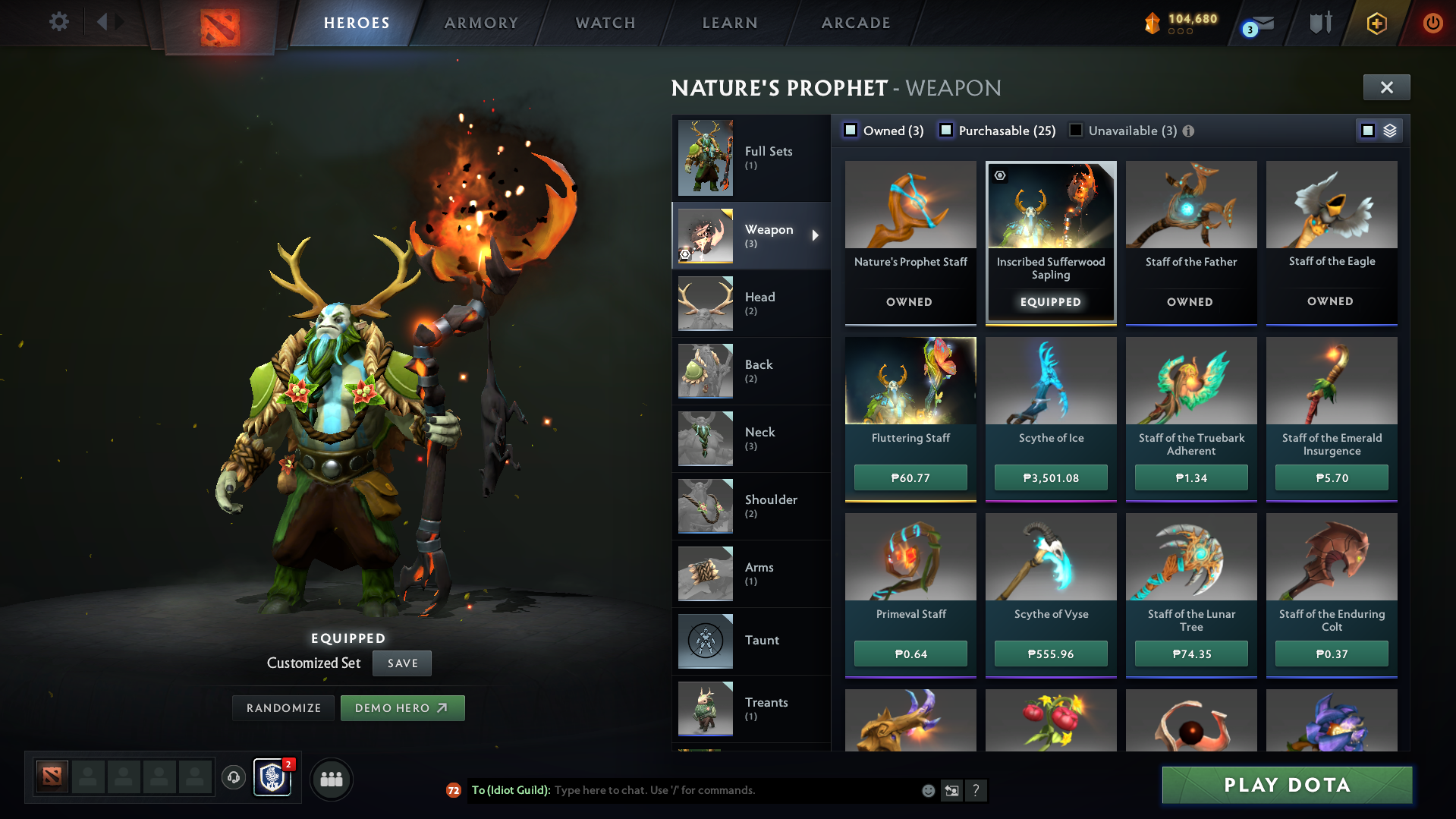Toggle the Purchasable (25) filter checkbox
This screenshot has width=1456, height=819.
tap(946, 130)
